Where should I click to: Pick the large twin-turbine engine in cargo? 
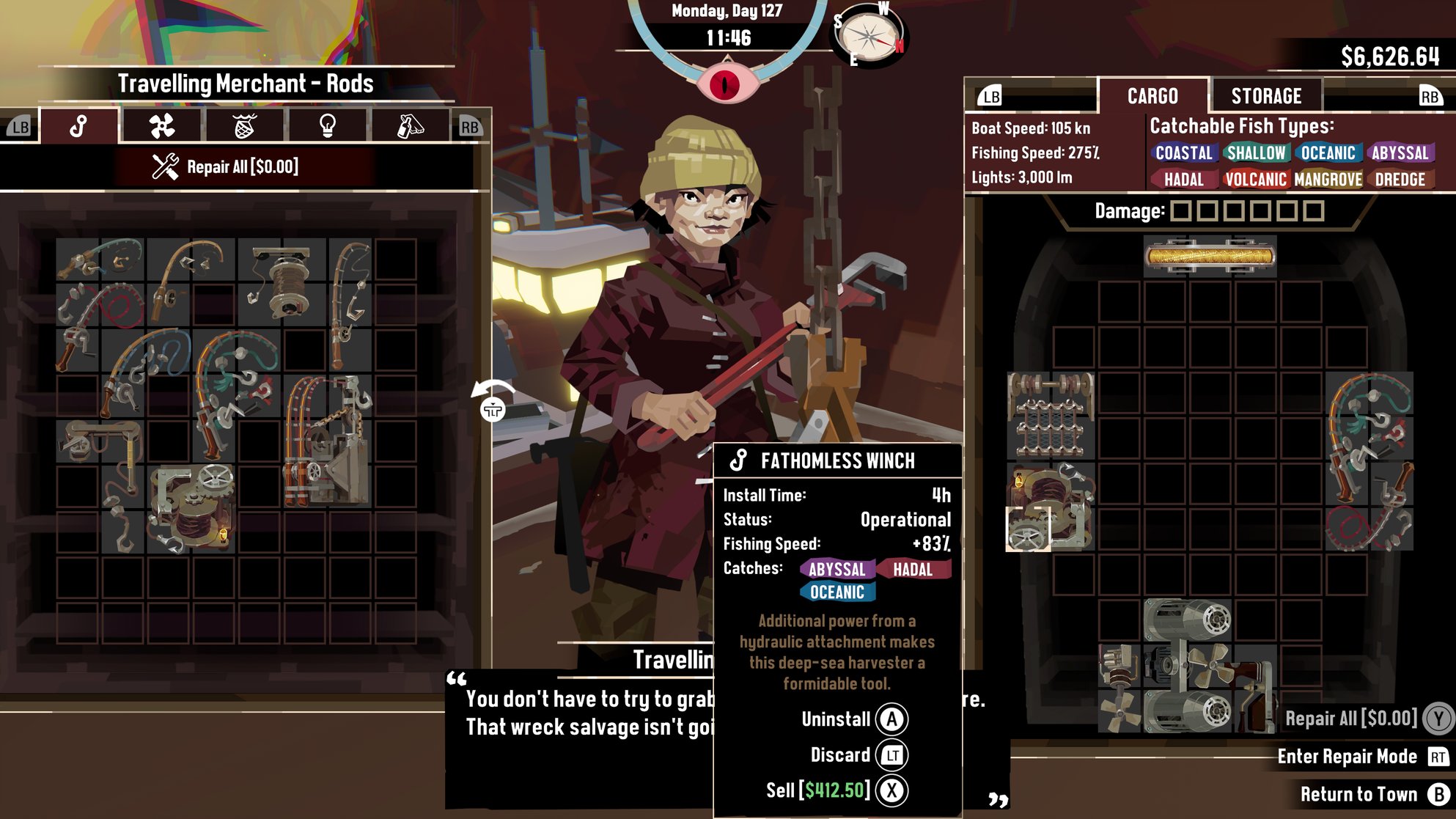coord(1188,665)
